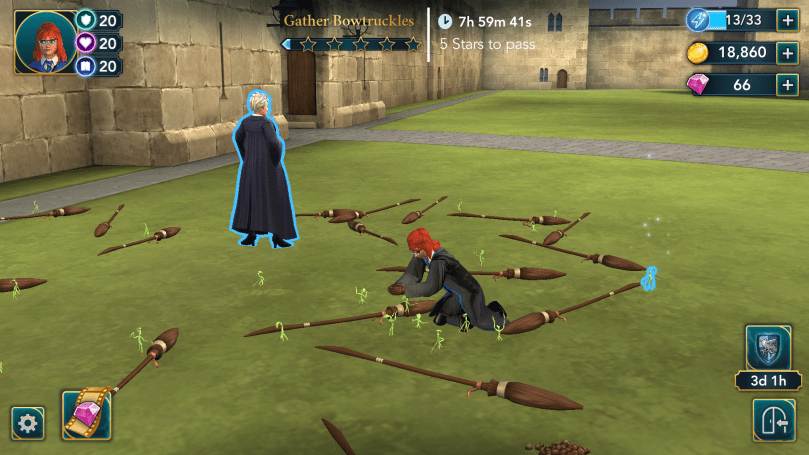This screenshot has width=809, height=455.
Task: Tap the Knowledge book attribute icon
Action: click(85, 66)
